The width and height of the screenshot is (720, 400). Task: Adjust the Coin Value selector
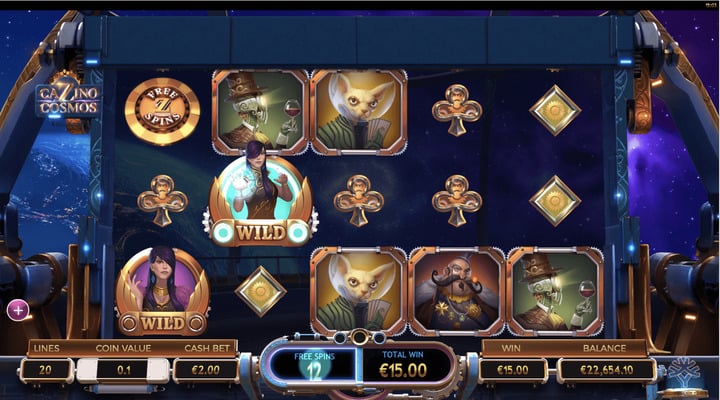point(123,370)
